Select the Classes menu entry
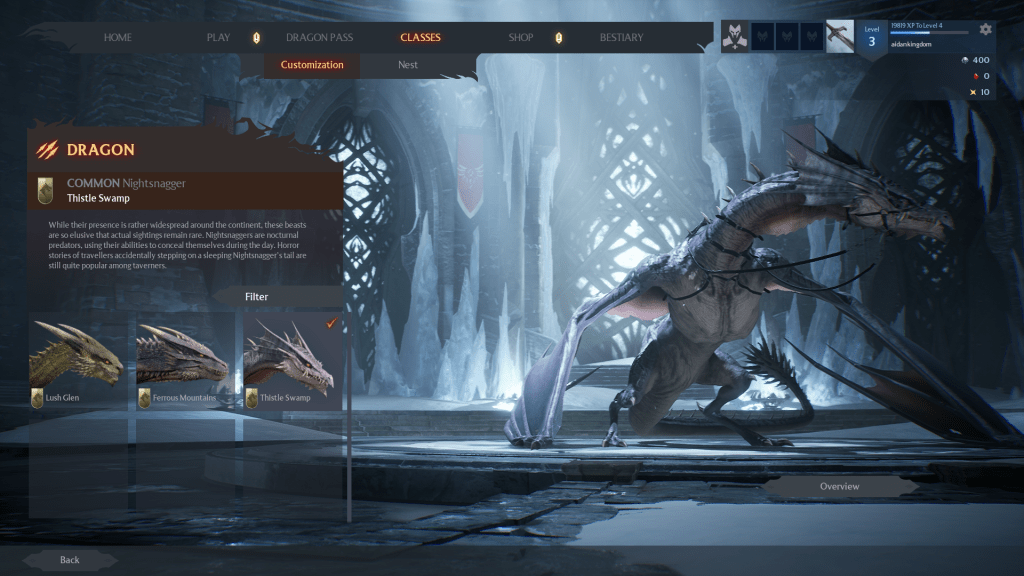1024x576 pixels. [x=420, y=38]
